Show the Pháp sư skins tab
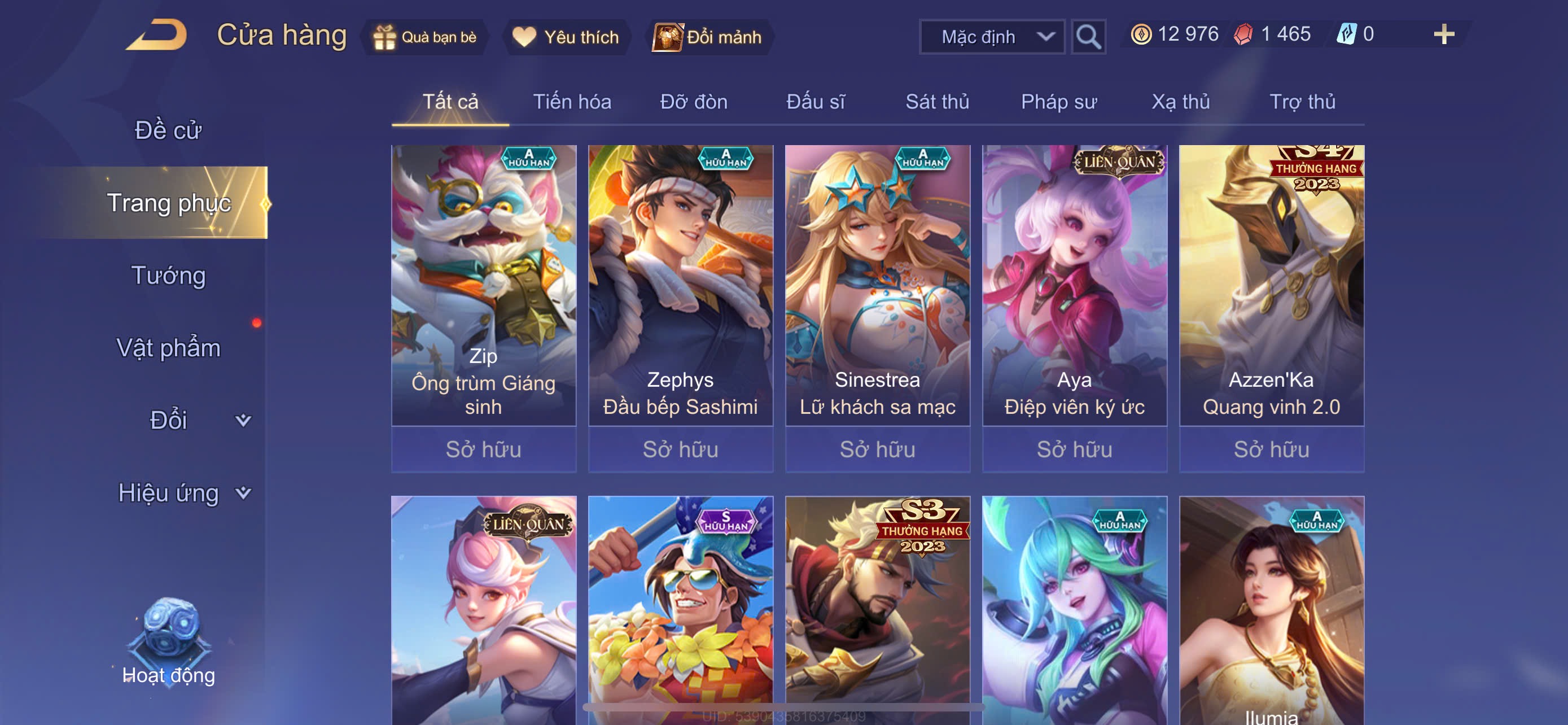The width and height of the screenshot is (1568, 725). click(1058, 102)
